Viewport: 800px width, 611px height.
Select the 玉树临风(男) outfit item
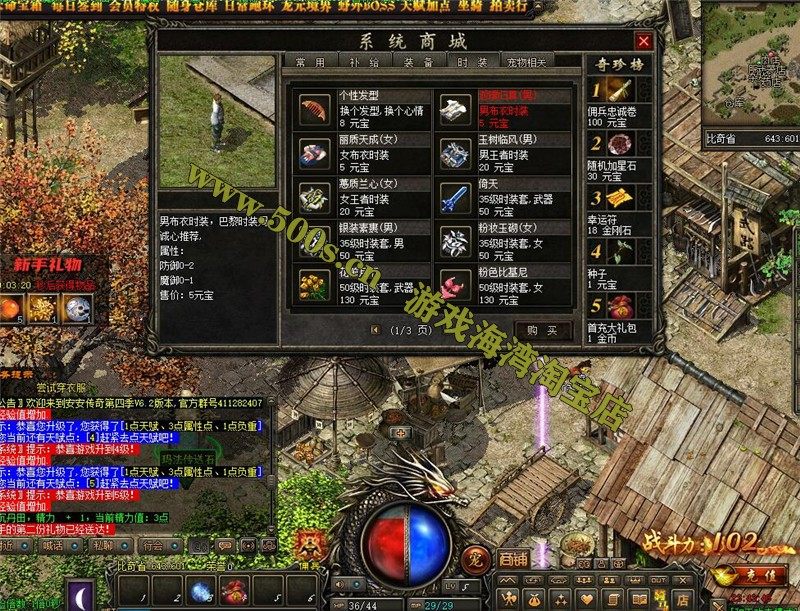(456, 152)
